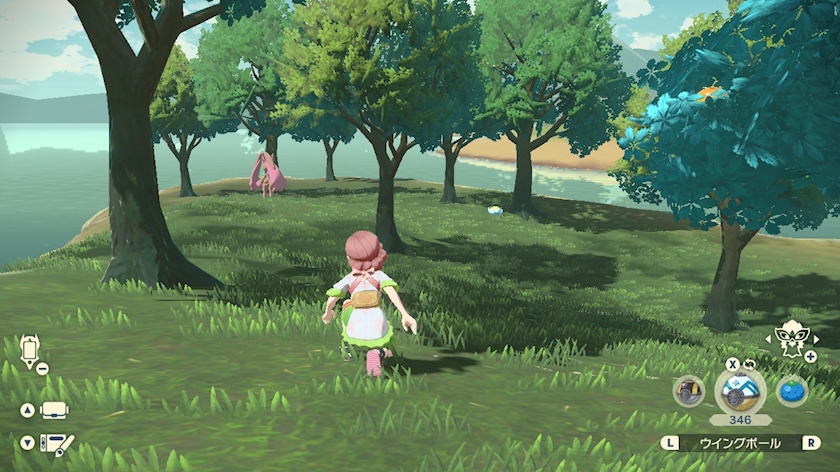The width and height of the screenshot is (840, 472).
Task: Open the satchel bag icon
Action: click(x=54, y=410)
